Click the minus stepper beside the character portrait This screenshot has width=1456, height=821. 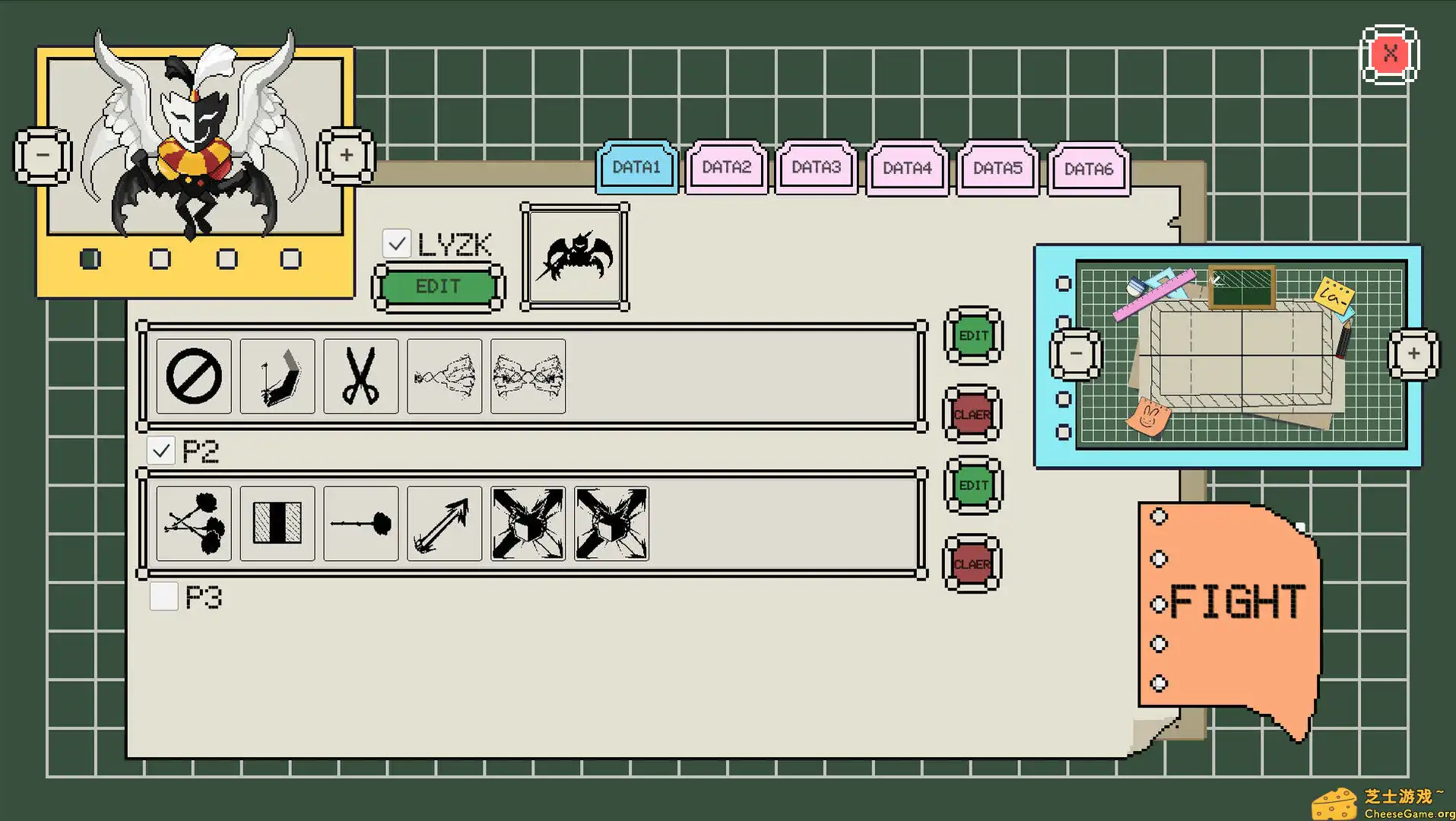(x=42, y=156)
